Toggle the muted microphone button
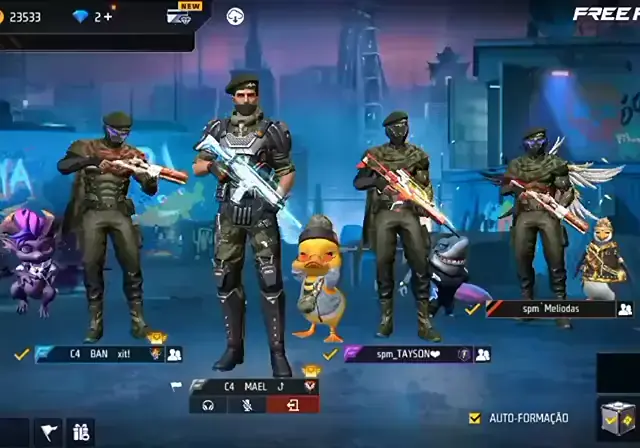 coord(246,405)
